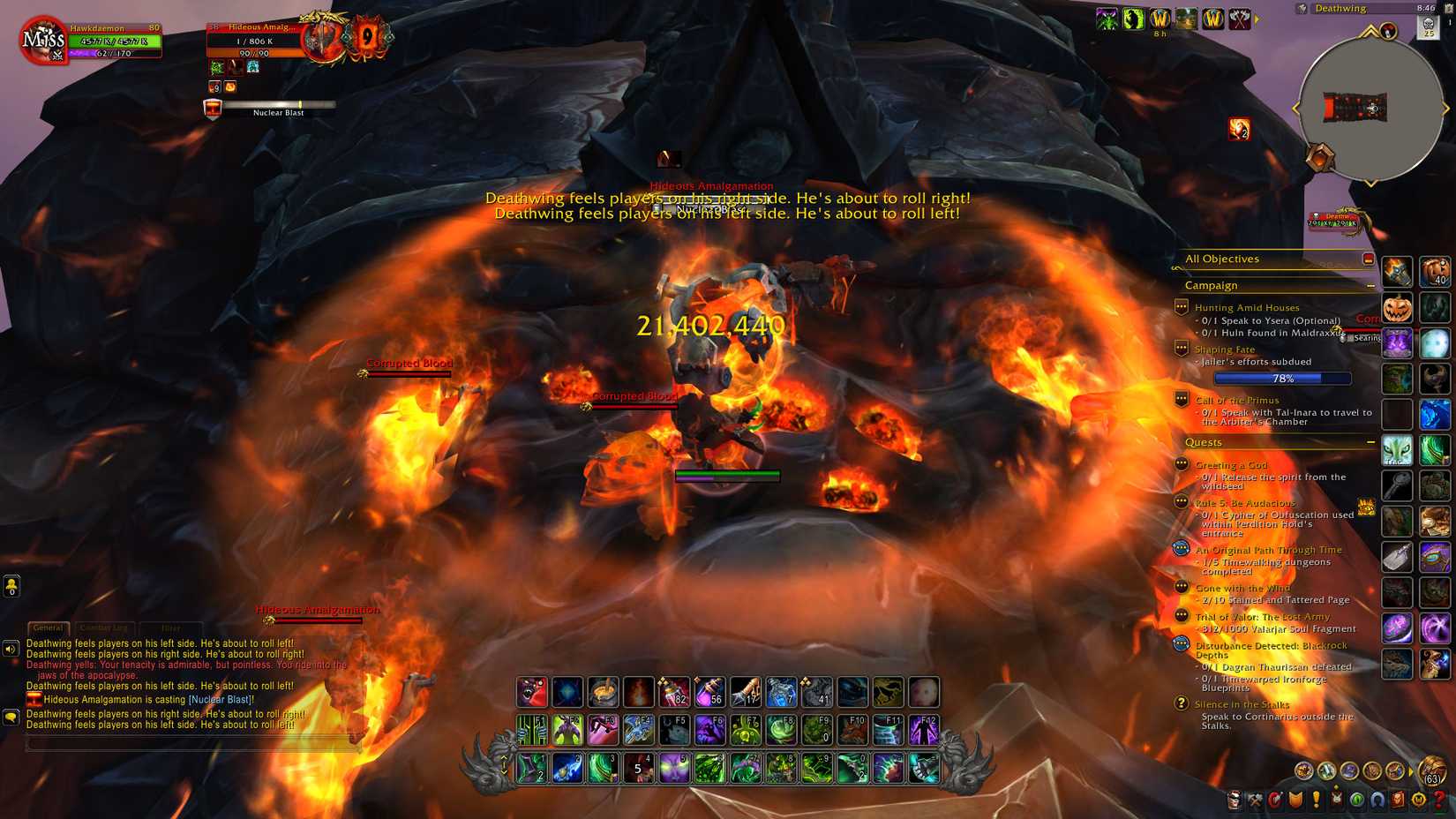
Task: Collapse the Campaign section in objectives tracker
Action: [1370, 285]
